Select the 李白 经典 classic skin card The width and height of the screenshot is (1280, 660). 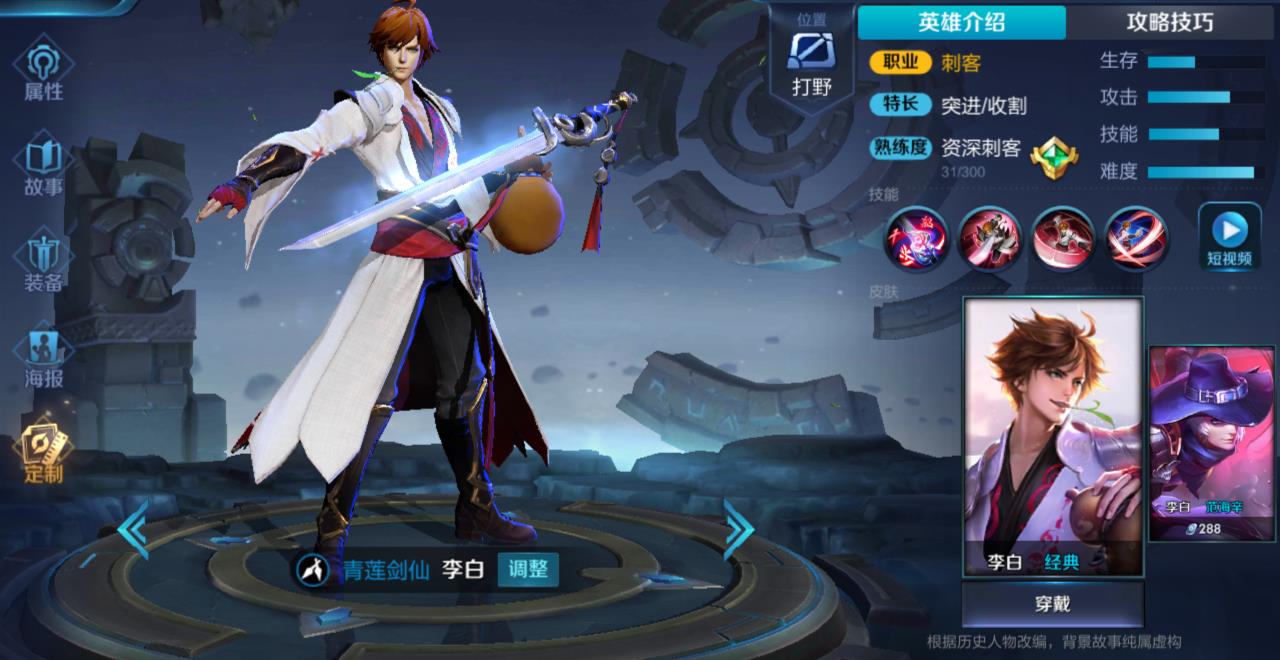pyautogui.click(x=1052, y=436)
